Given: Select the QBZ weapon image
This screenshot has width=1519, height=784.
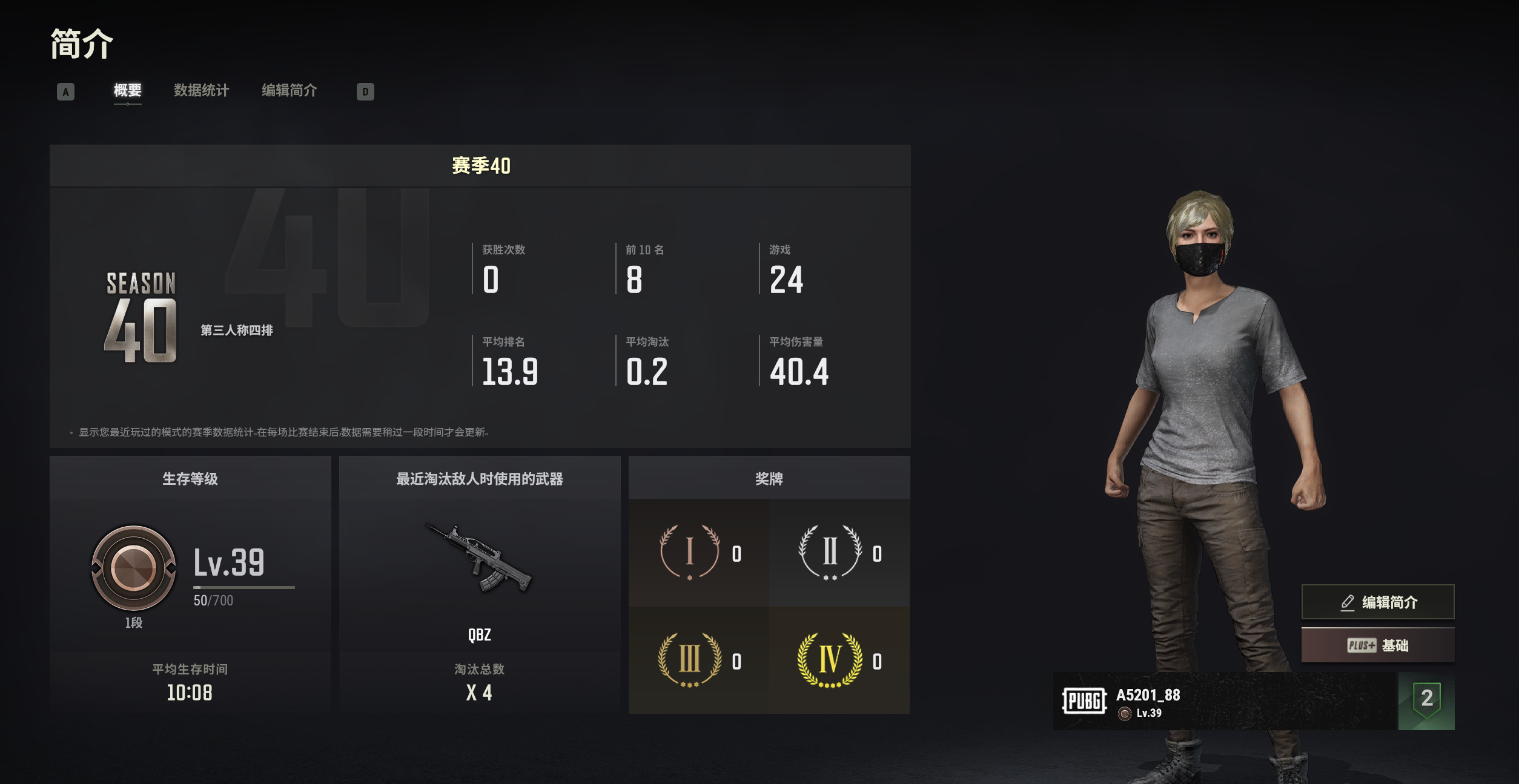Looking at the screenshot, I should click(x=479, y=559).
